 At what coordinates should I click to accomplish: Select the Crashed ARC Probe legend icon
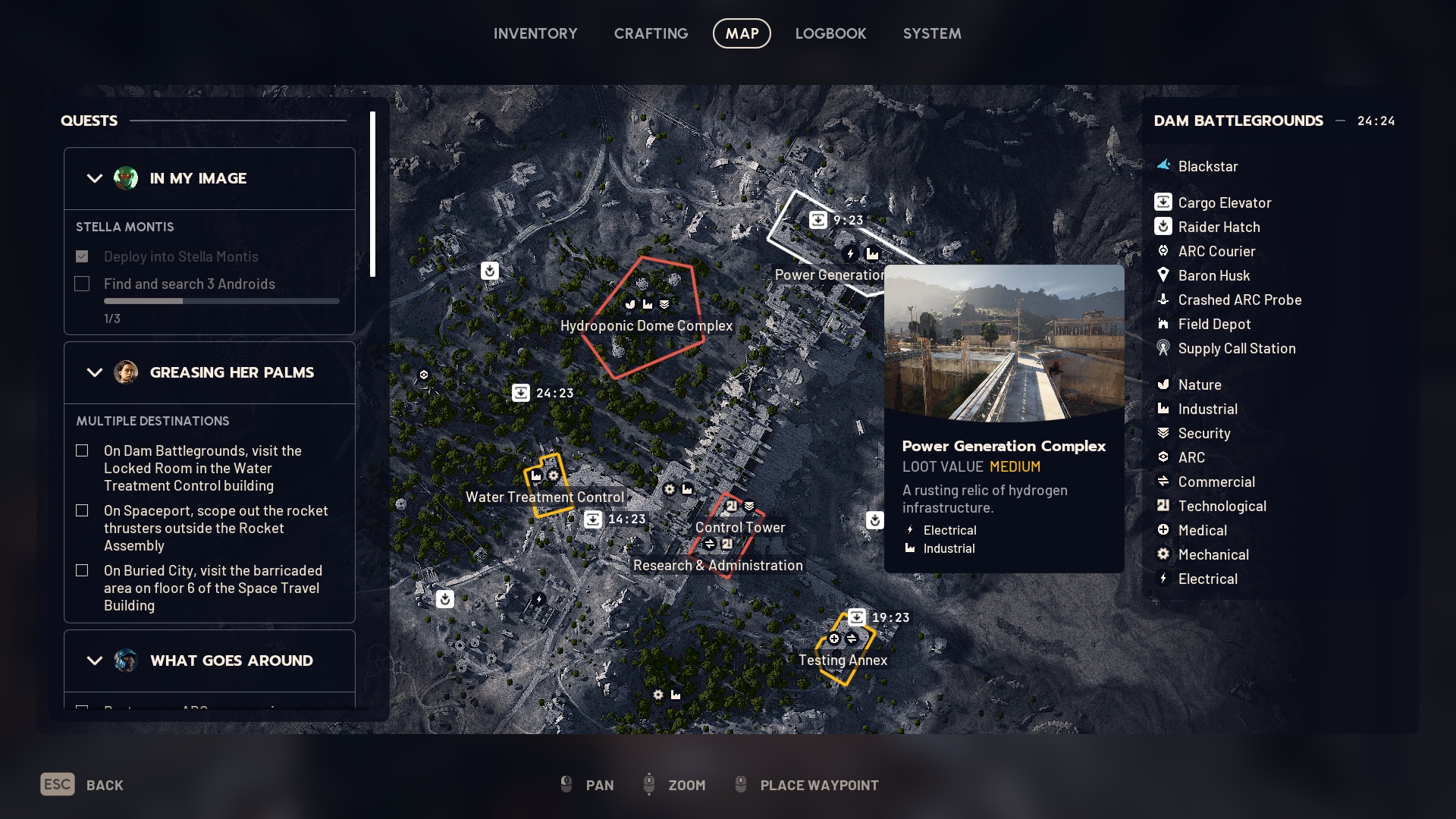click(x=1163, y=300)
